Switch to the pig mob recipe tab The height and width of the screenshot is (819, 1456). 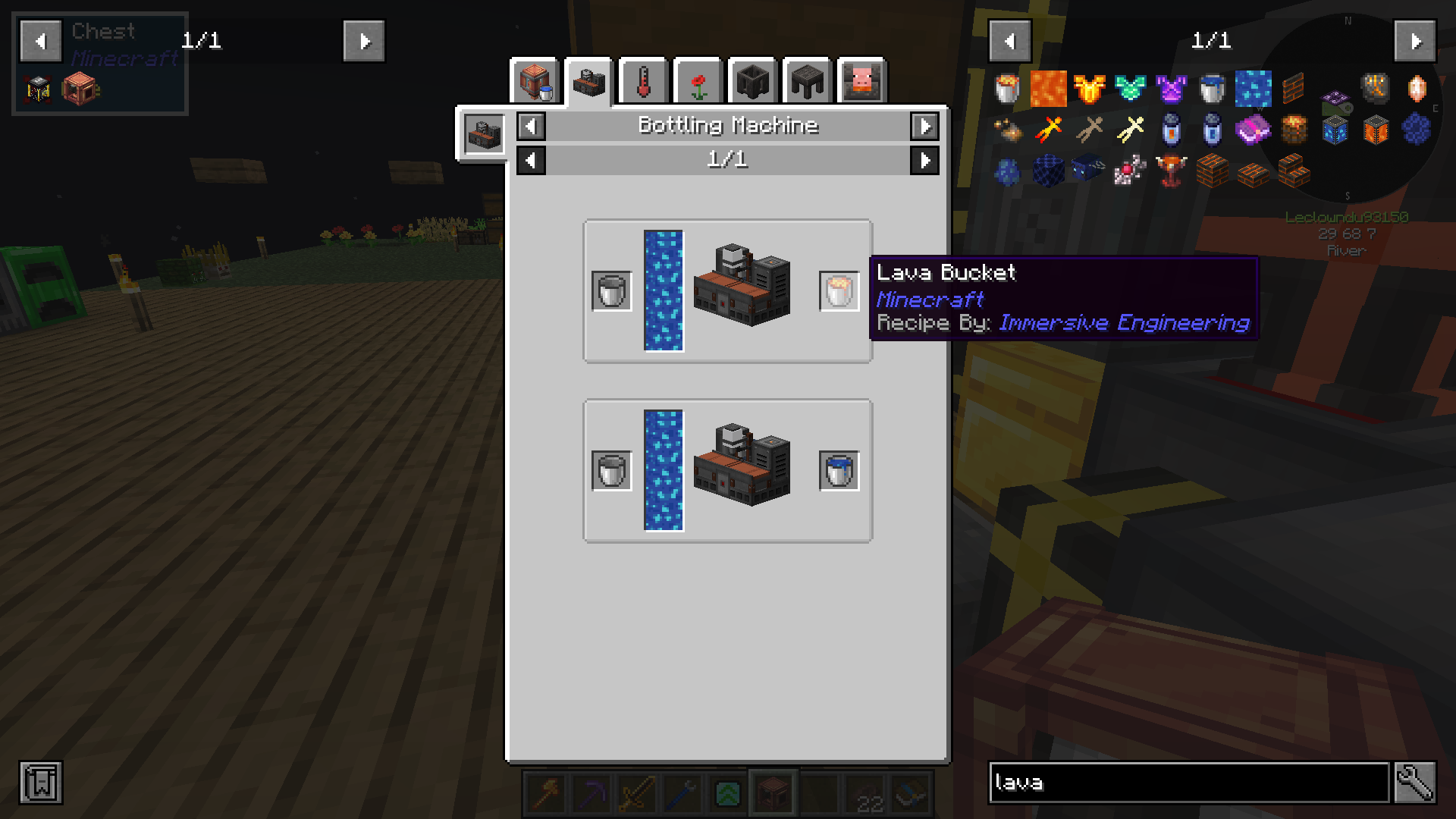point(861,81)
